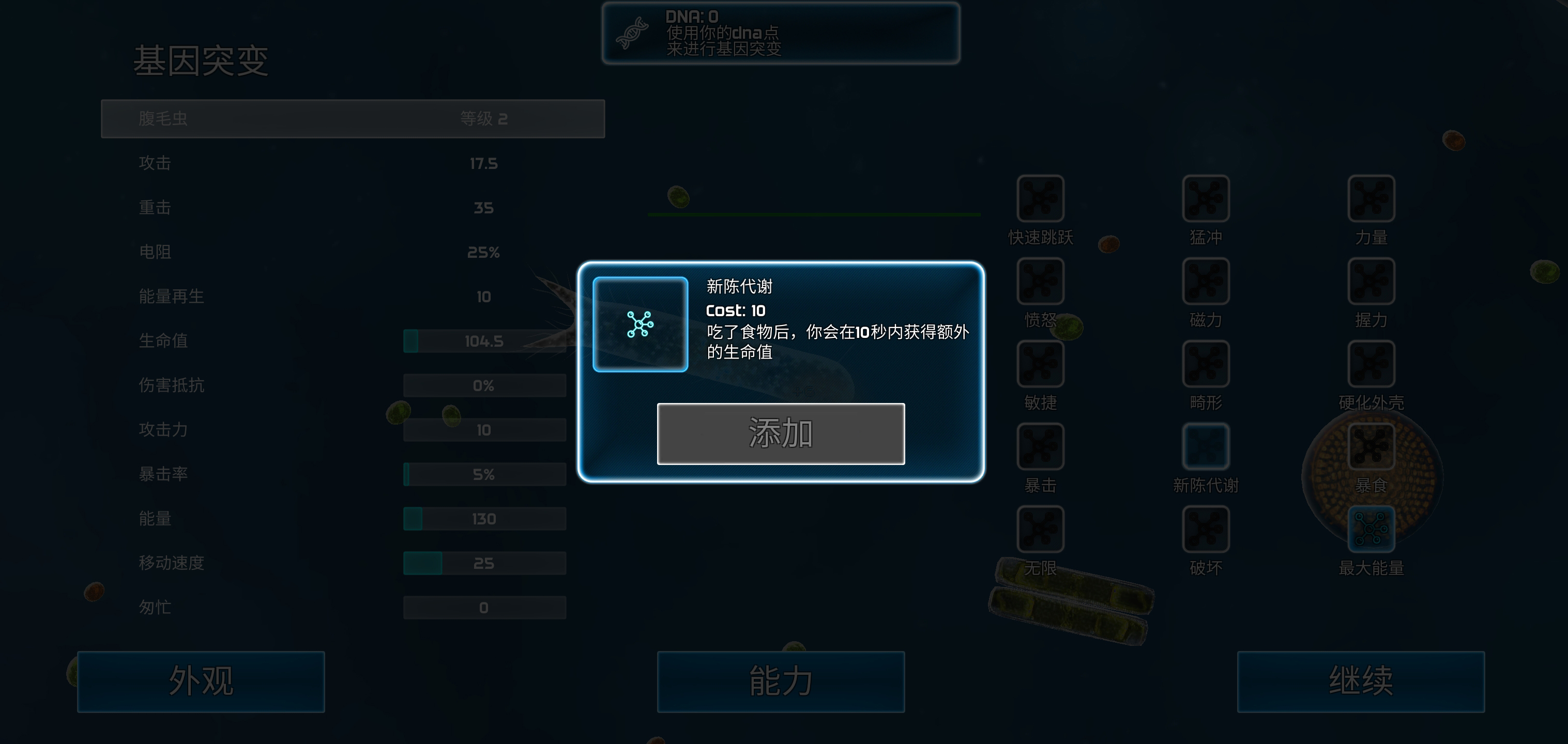Select the 力量 mutation icon

[x=1371, y=199]
